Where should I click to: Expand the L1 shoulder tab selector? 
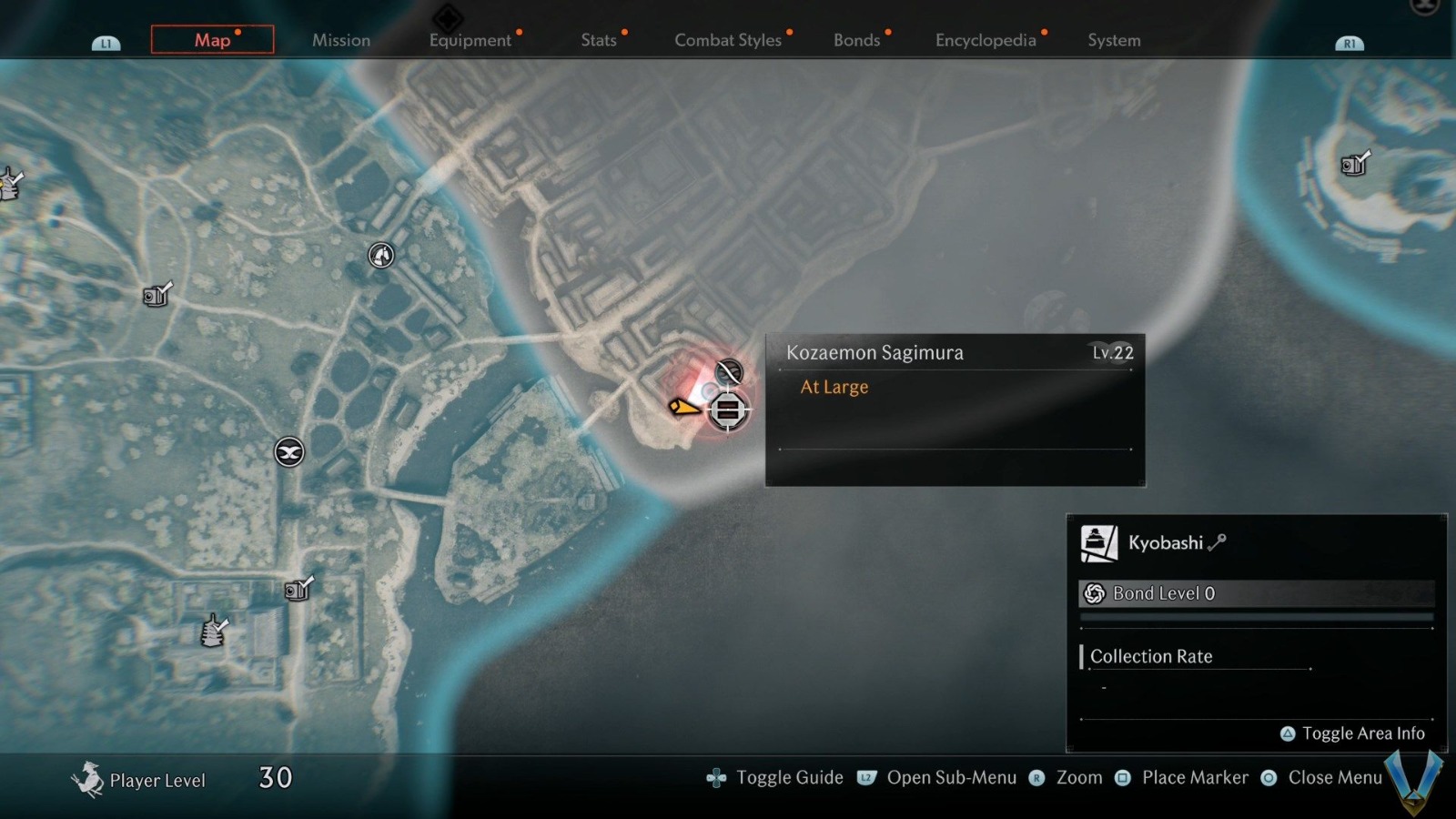[x=106, y=41]
